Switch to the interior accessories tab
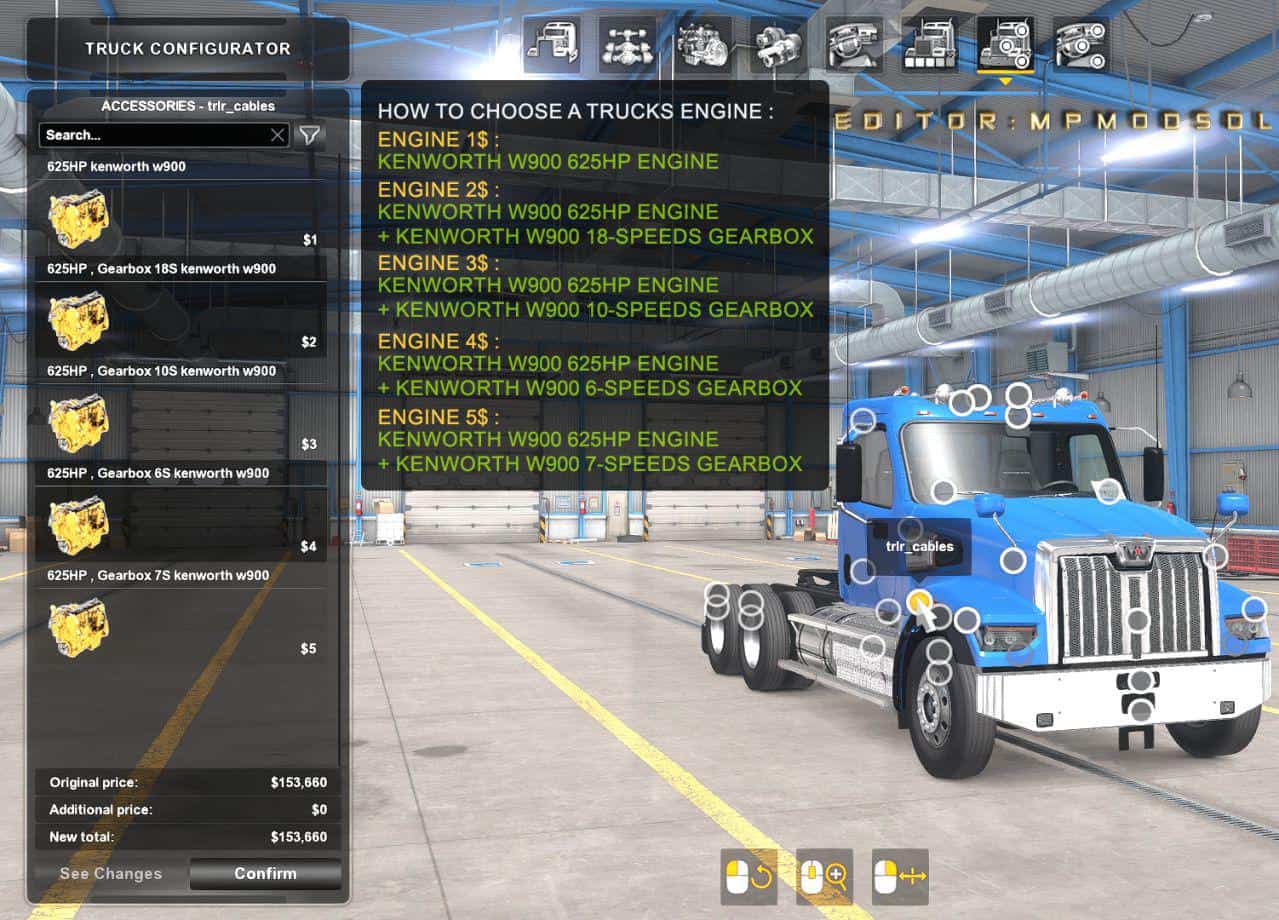1279x920 pixels. 1081,45
